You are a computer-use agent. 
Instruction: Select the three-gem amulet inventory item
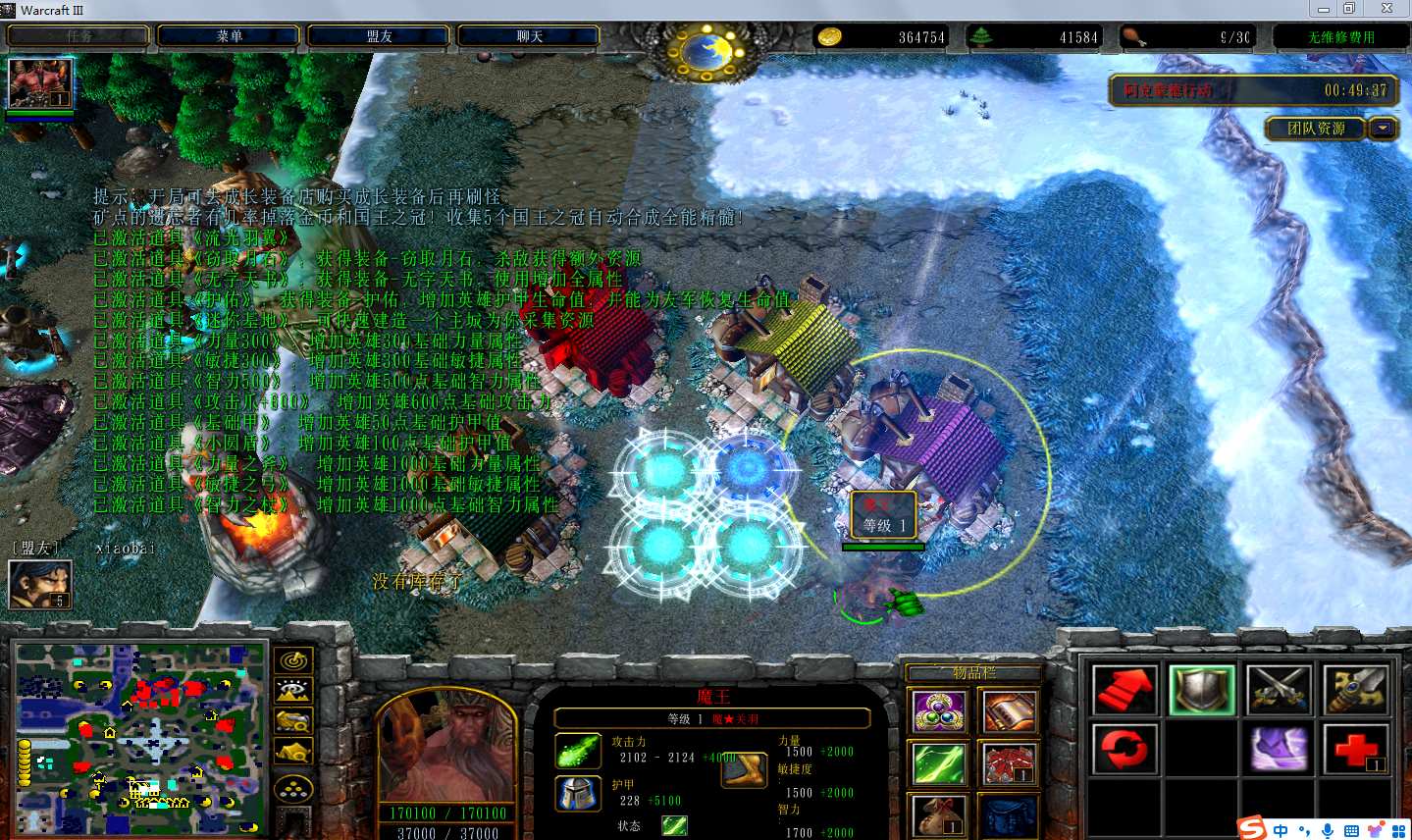point(939,711)
